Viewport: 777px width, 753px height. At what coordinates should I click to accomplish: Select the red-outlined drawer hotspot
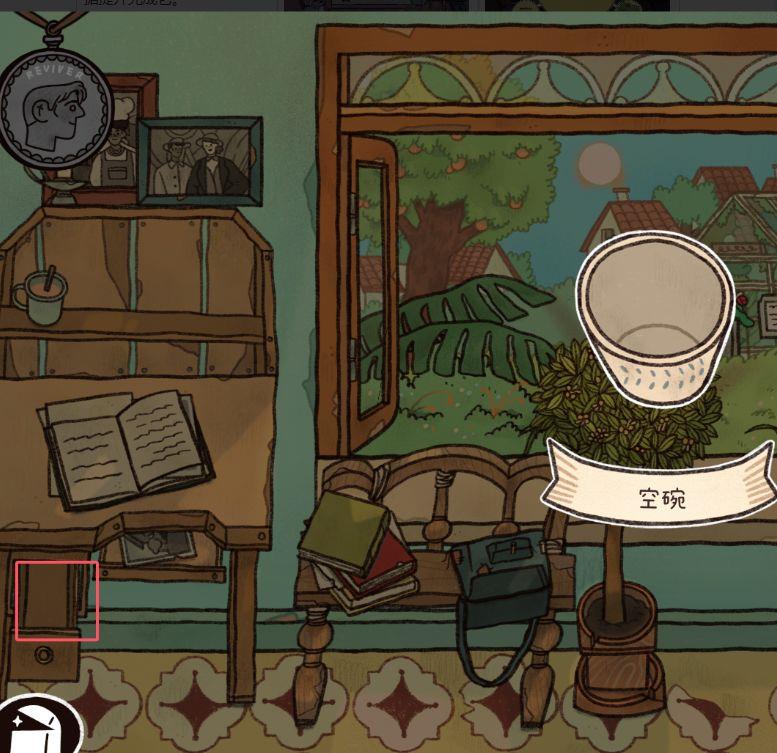pyautogui.click(x=57, y=600)
